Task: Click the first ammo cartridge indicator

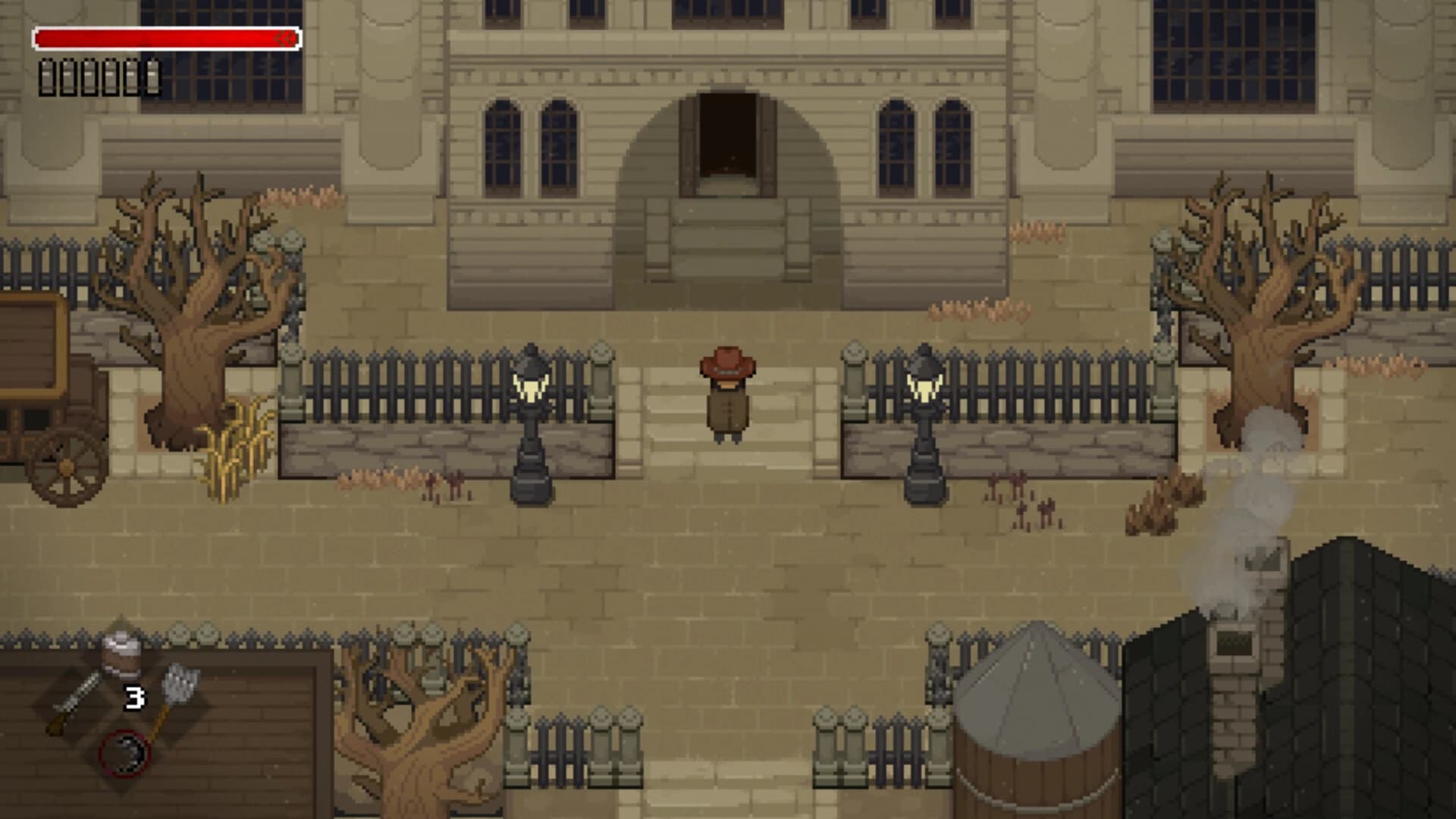Action: click(46, 77)
